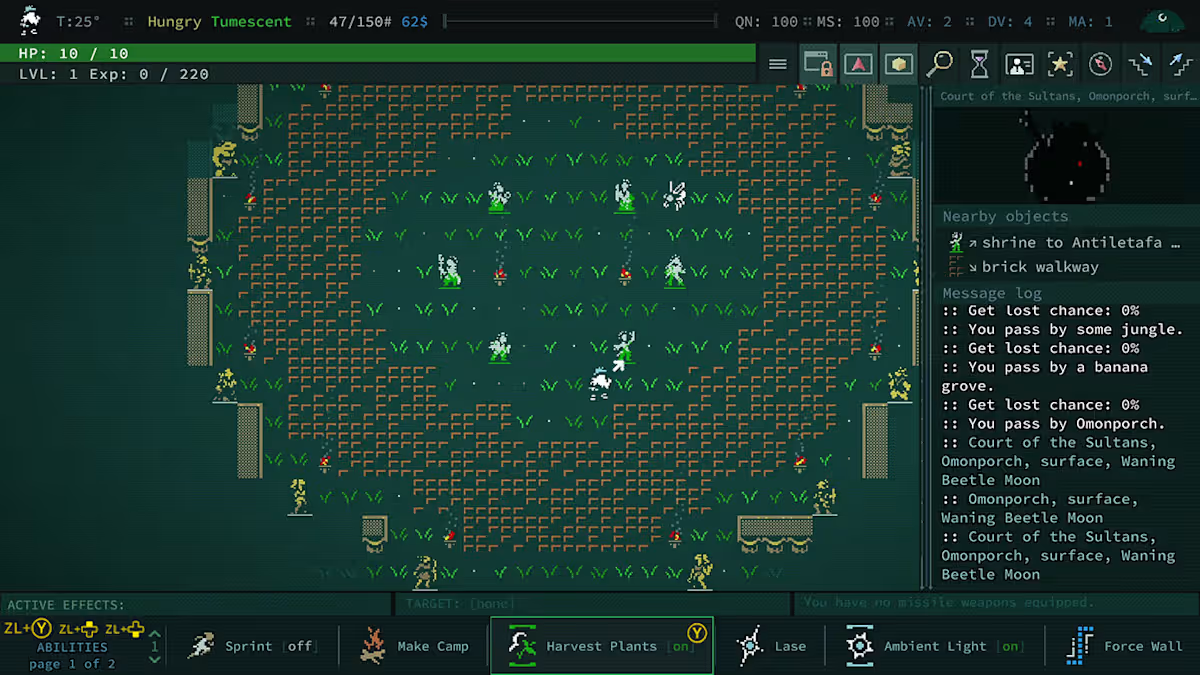This screenshot has width=1200, height=675.
Task: Toggle the red arrow minimap panel button
Action: tap(858, 65)
